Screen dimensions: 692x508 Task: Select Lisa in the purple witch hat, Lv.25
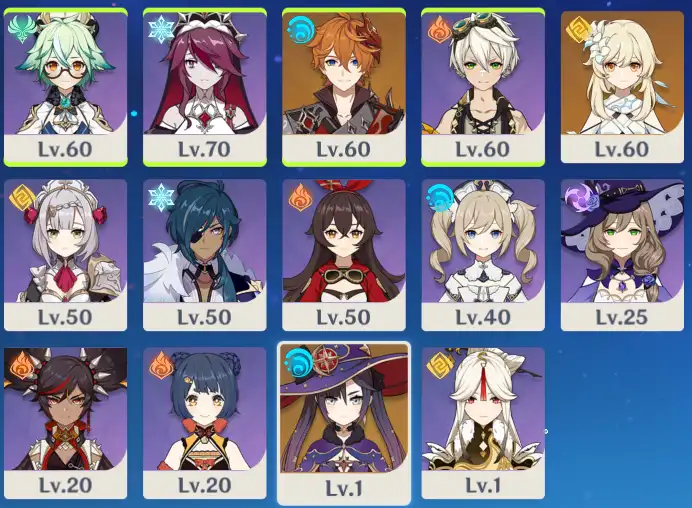point(621,255)
